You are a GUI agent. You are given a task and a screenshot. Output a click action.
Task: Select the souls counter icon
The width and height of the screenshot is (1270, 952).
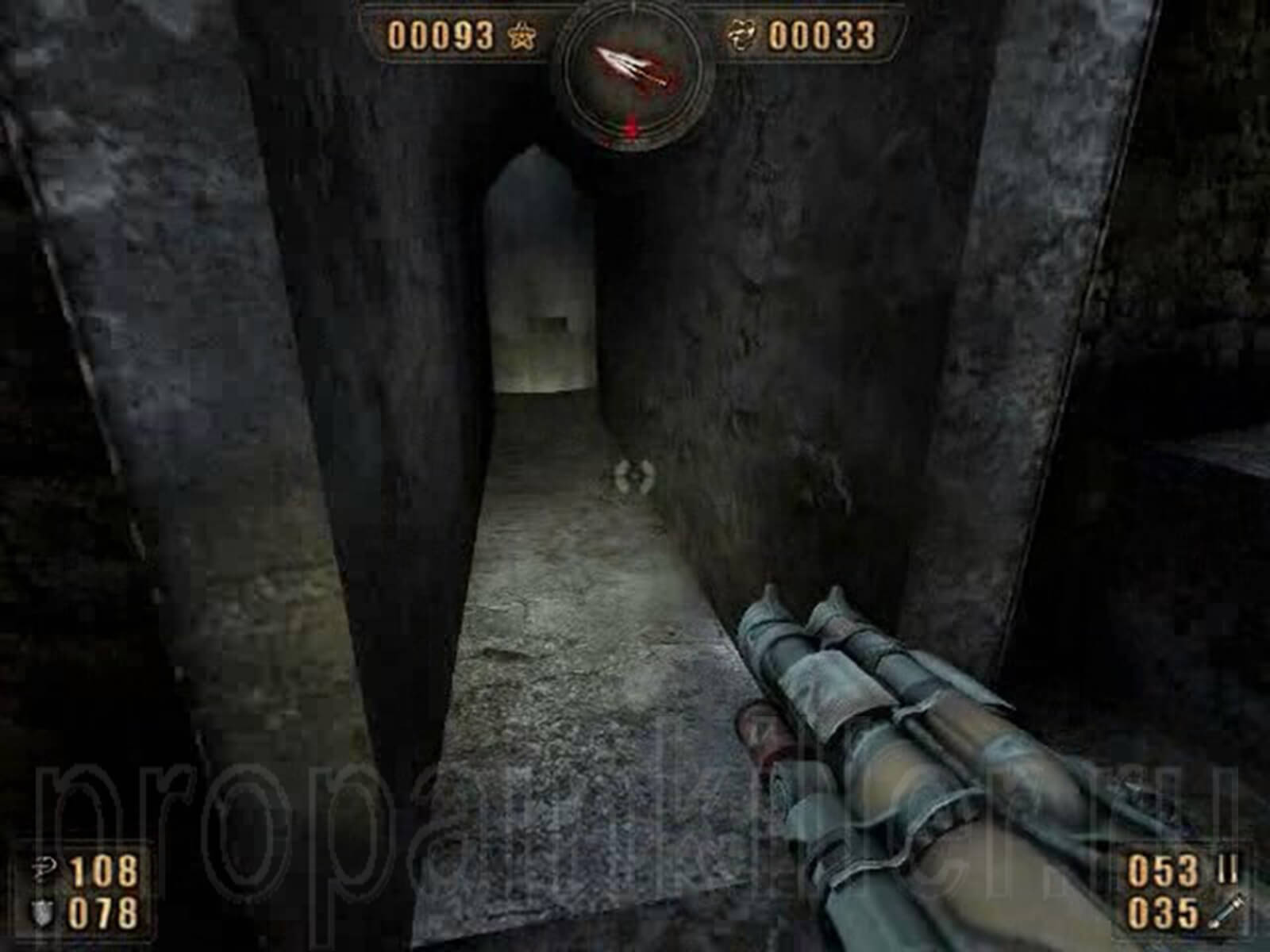click(742, 34)
